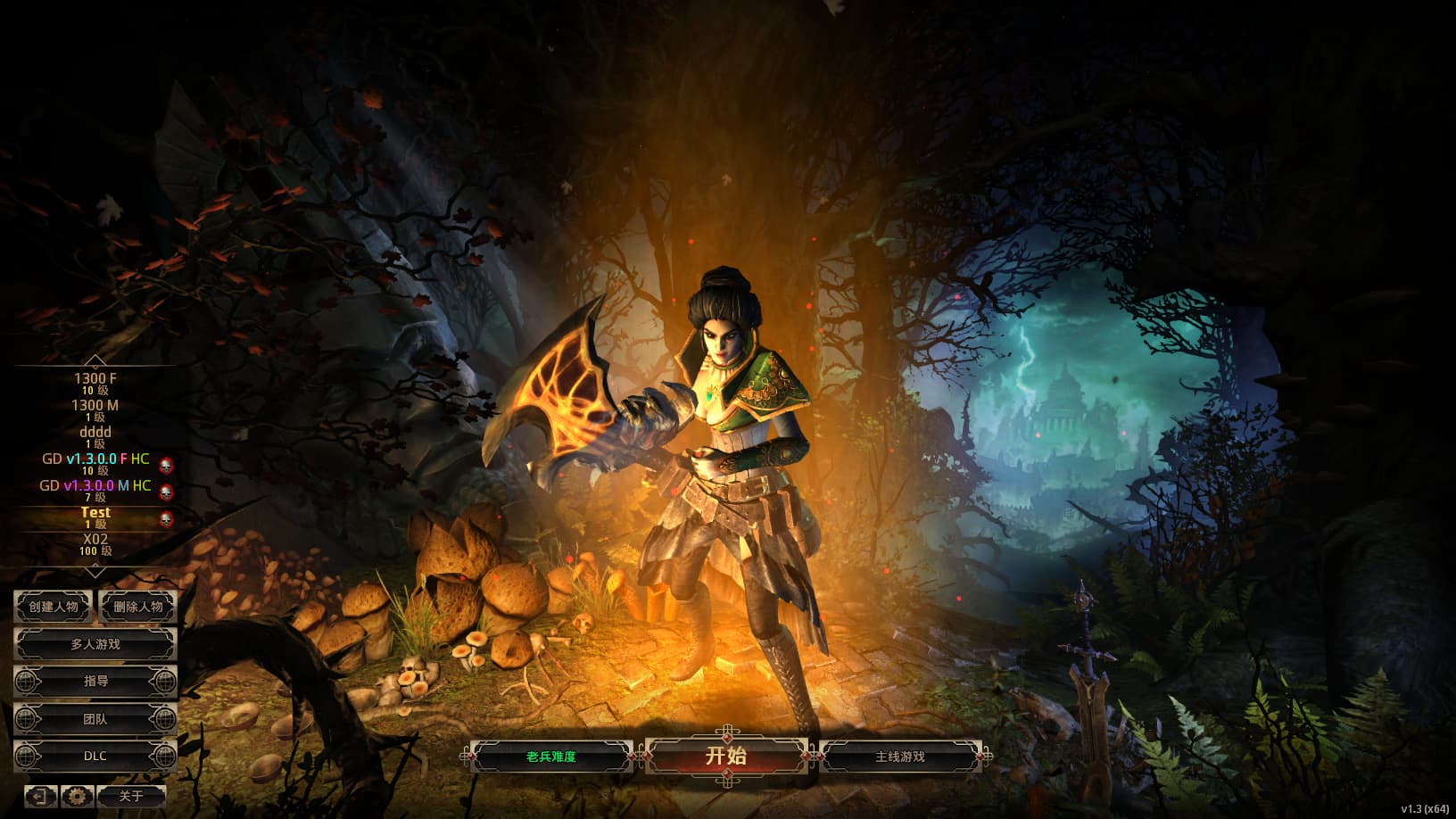The height and width of the screenshot is (819, 1456).
Task: Create a new character via 创建人物
Action: click(54, 607)
